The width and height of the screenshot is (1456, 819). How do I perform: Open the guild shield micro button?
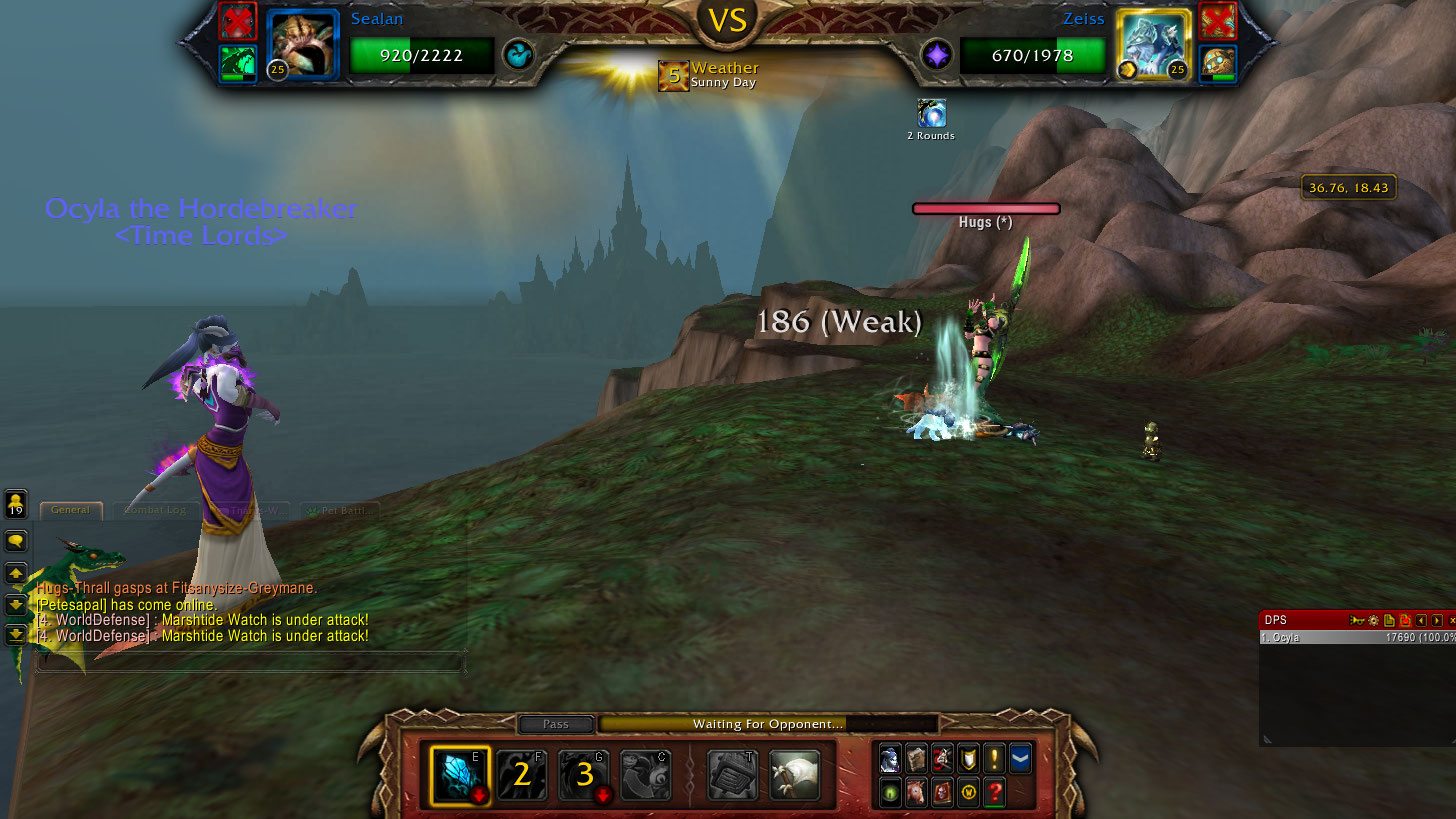968,758
